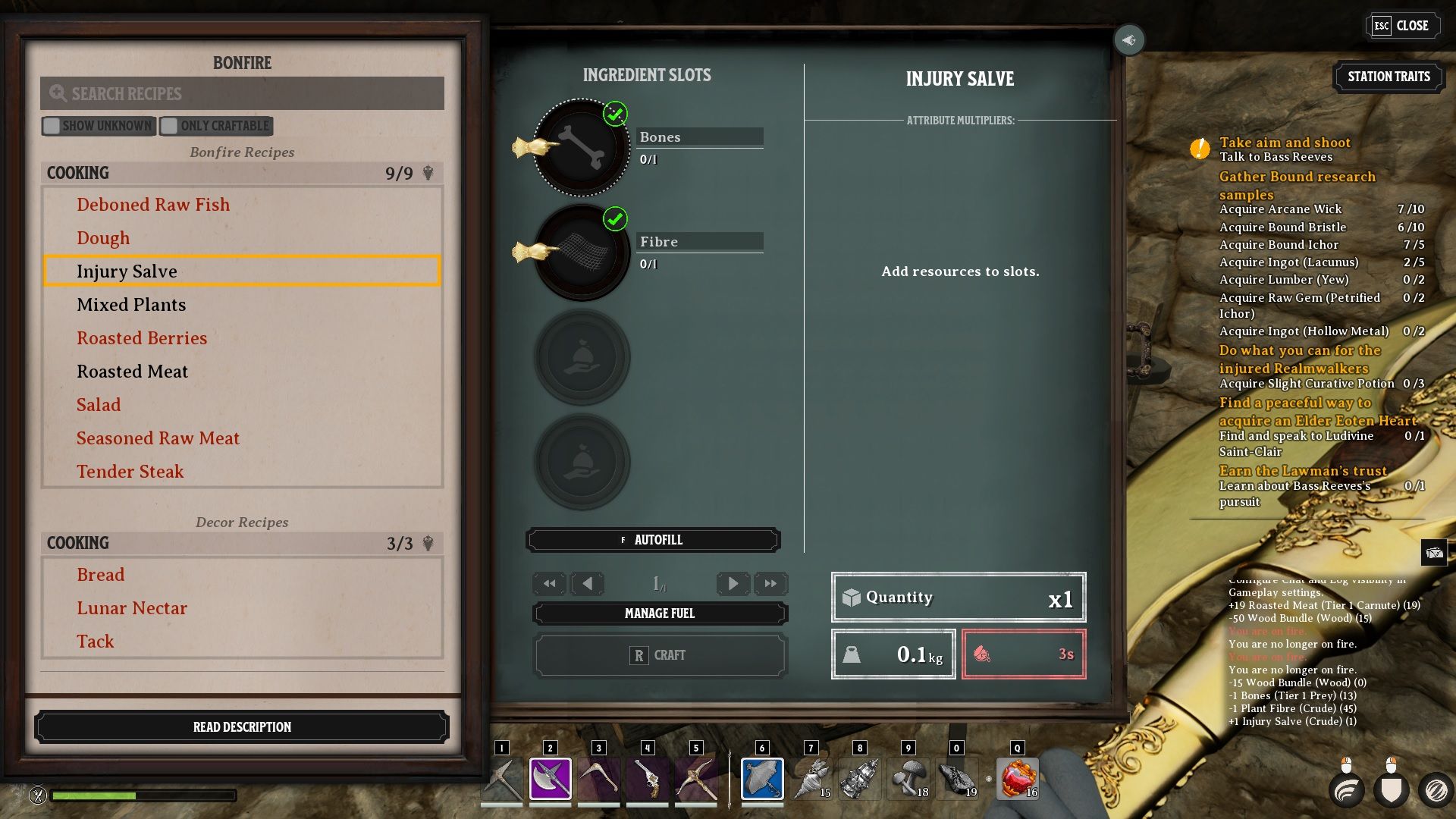Equip the glider in hotbar slot 6

click(762, 777)
